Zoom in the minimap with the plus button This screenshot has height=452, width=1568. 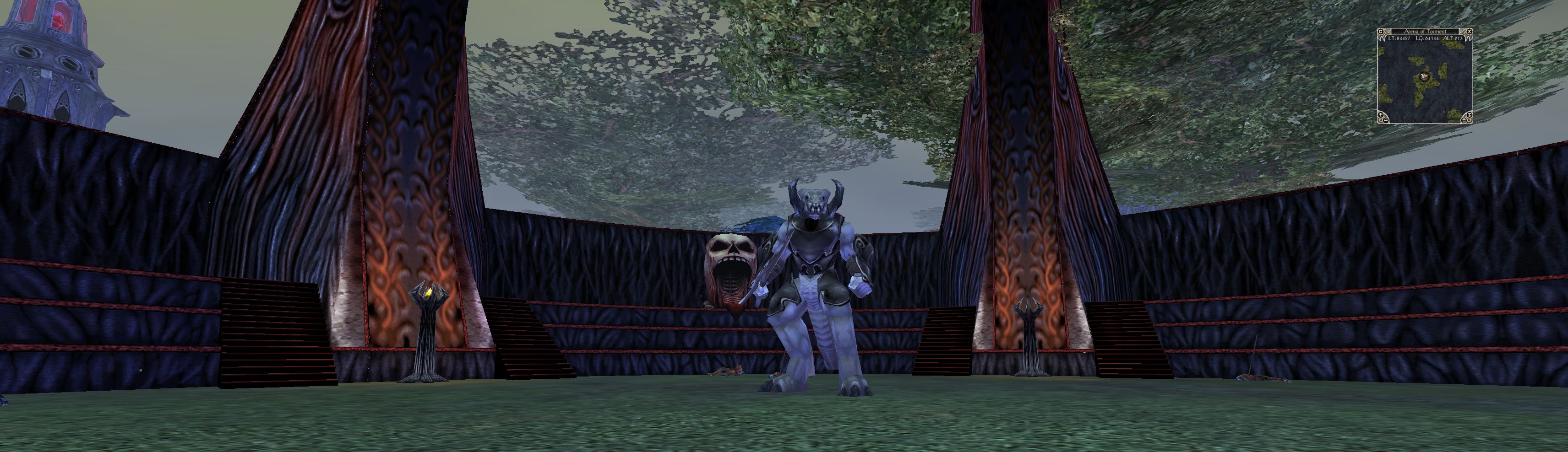click(x=1381, y=115)
